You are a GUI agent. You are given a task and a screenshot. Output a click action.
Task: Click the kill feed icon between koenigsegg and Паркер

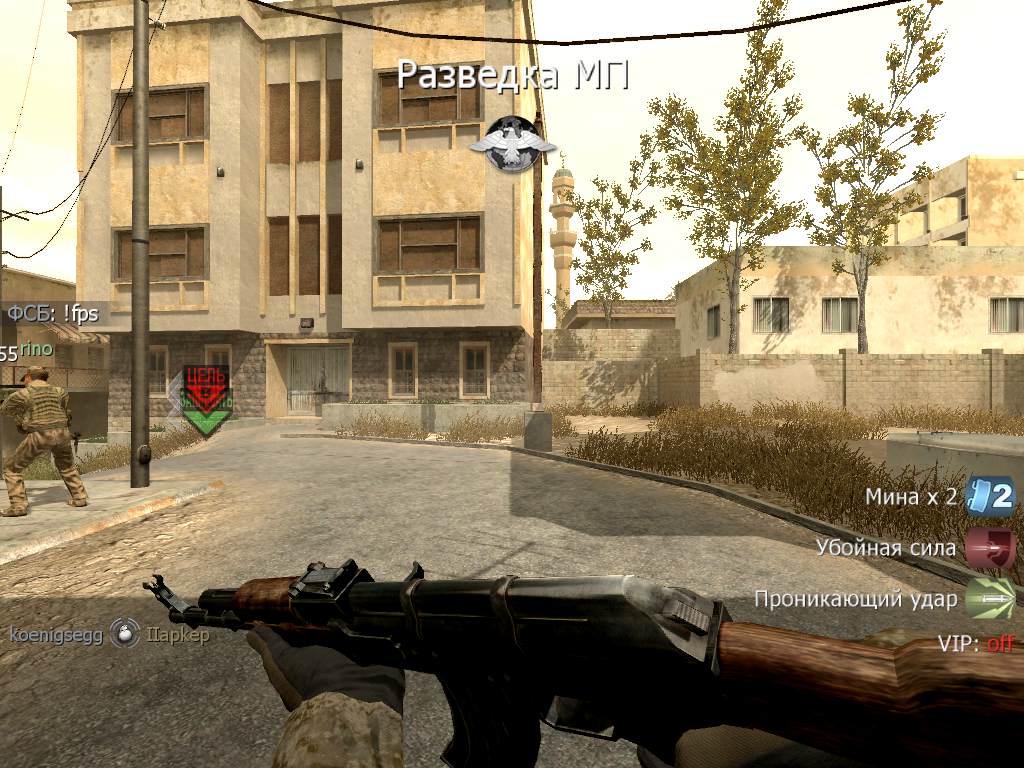pyautogui.click(x=125, y=634)
